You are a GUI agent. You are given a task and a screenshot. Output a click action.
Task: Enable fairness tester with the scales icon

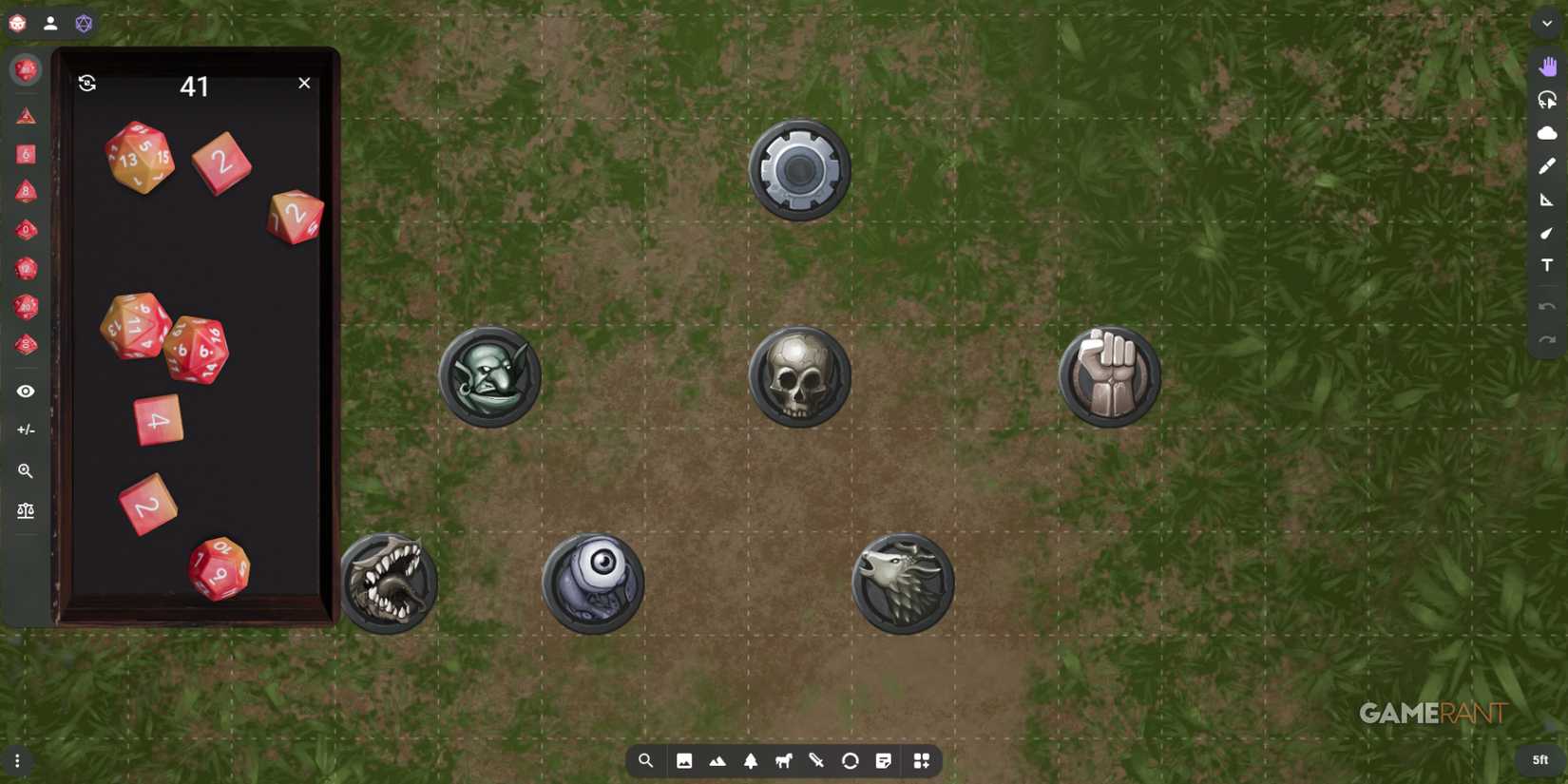pos(26,510)
